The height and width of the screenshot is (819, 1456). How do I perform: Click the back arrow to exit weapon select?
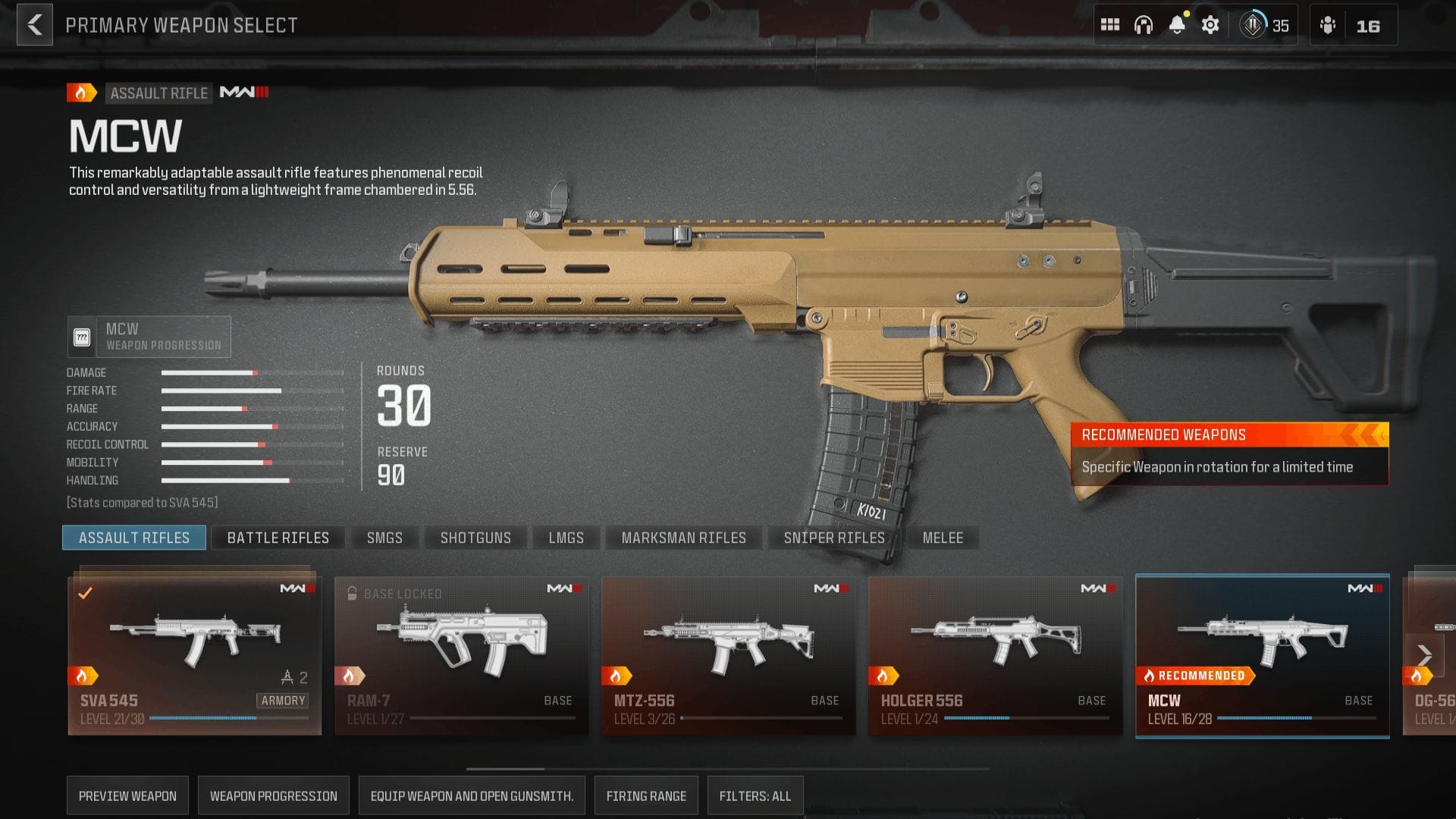[x=33, y=24]
